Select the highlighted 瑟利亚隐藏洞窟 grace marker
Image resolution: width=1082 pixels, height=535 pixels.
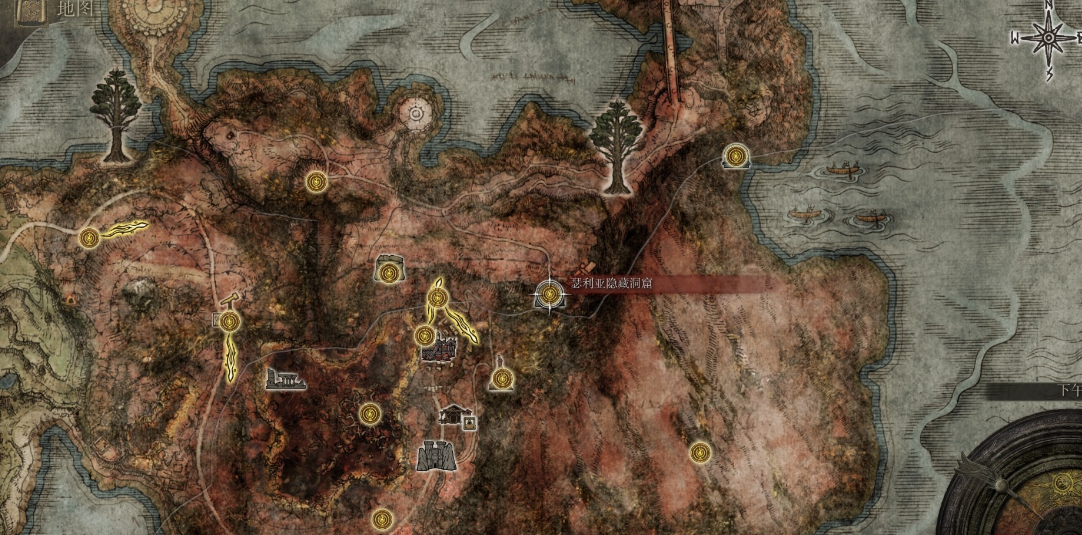[x=549, y=294]
